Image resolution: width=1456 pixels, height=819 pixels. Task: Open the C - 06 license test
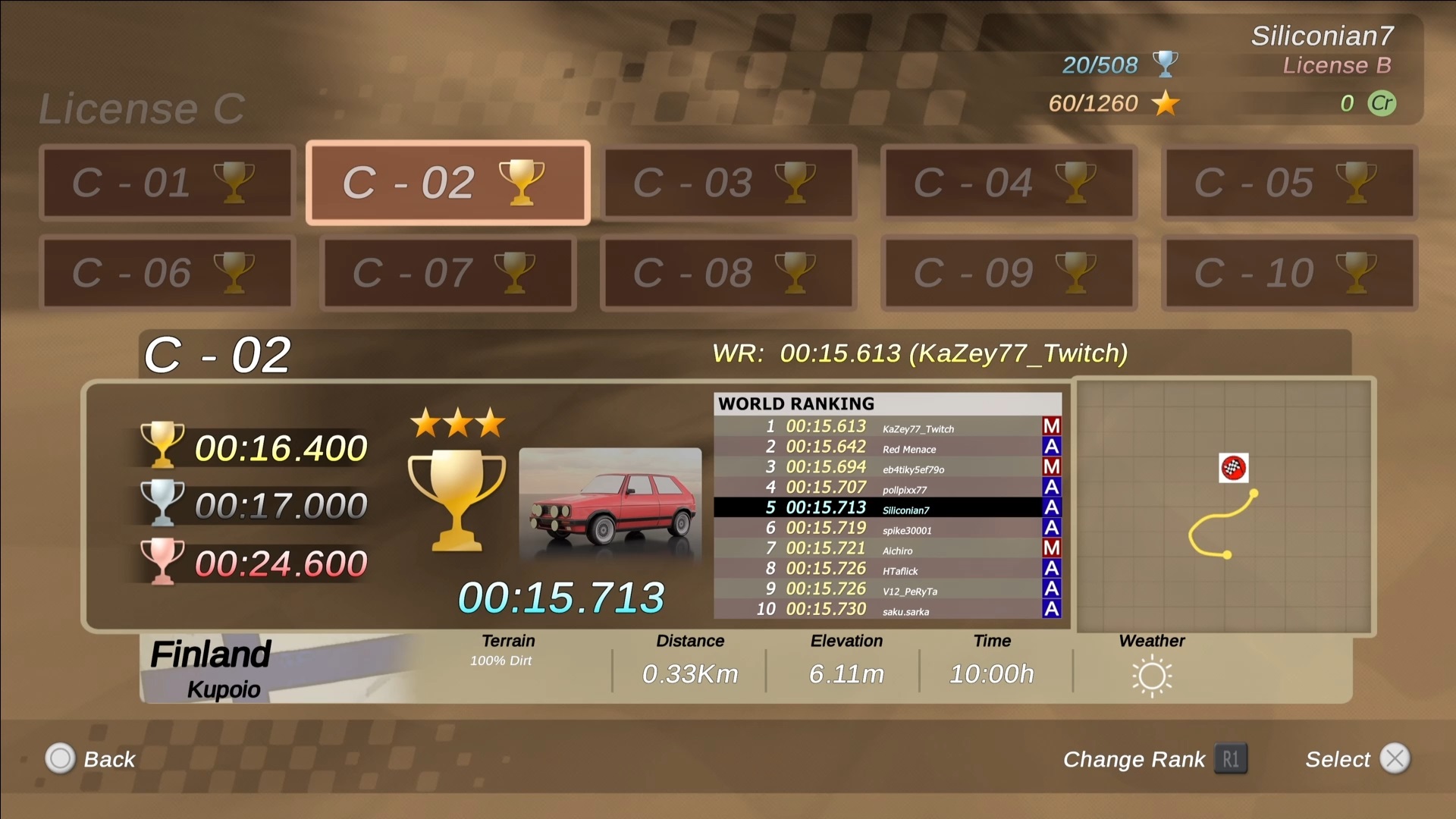[167, 273]
